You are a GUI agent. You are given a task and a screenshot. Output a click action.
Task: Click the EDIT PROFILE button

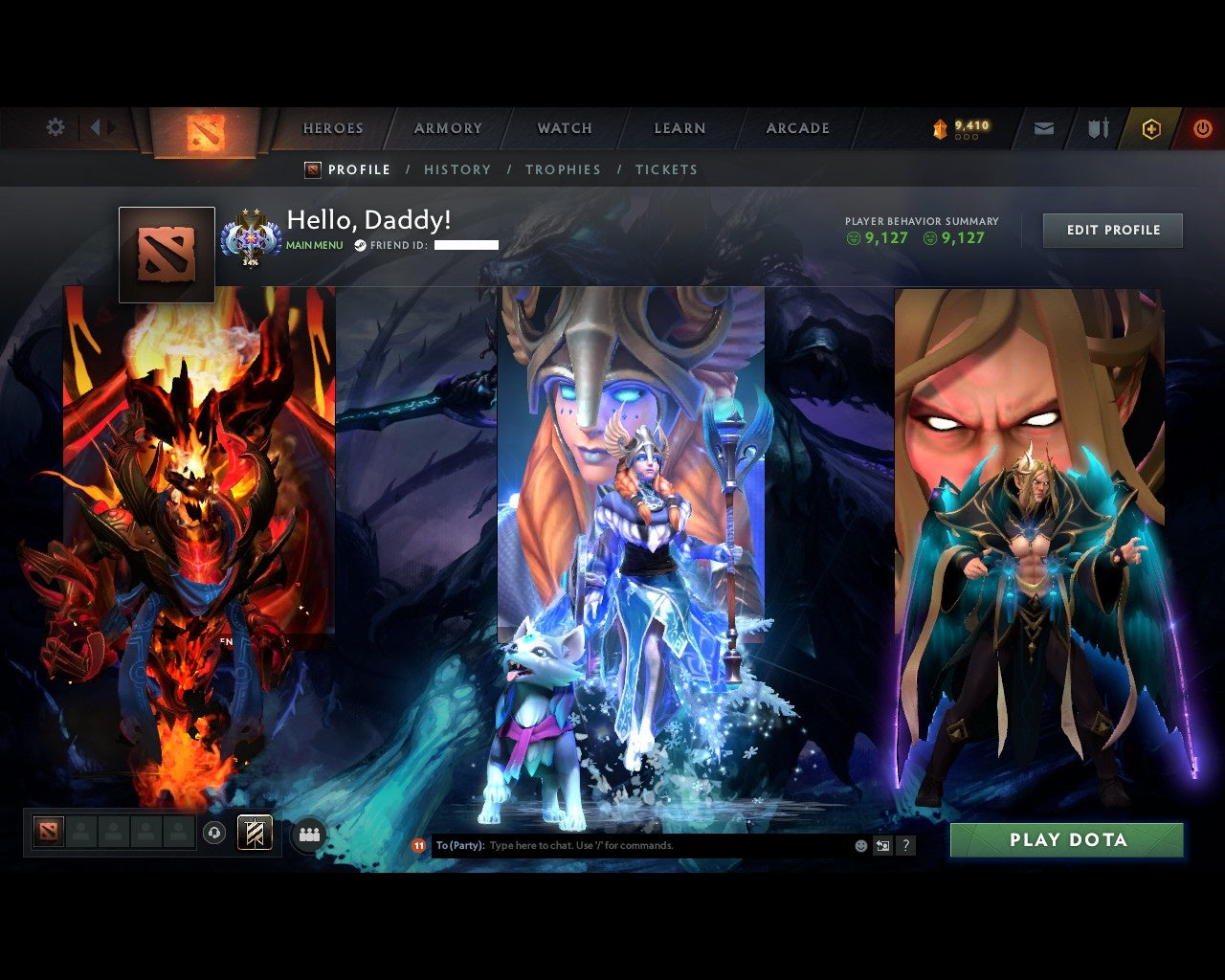(x=1112, y=230)
